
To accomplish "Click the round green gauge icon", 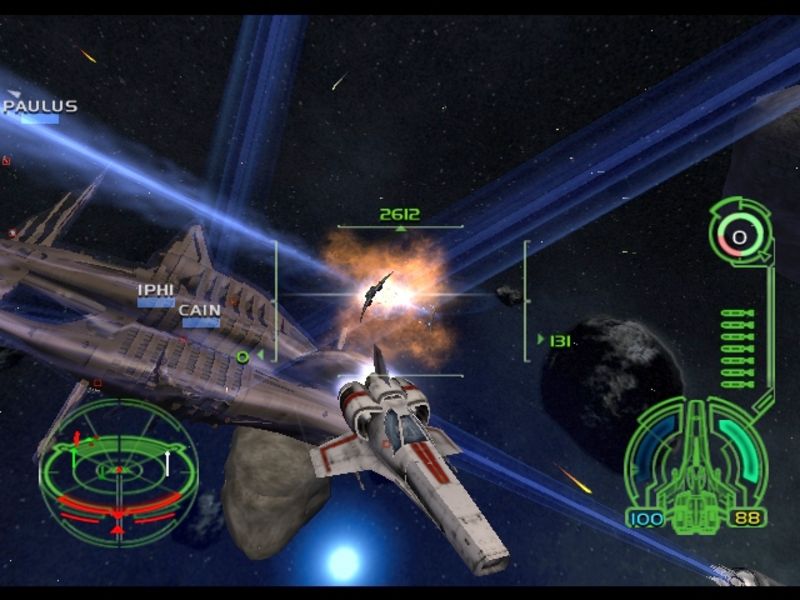I will [x=739, y=237].
